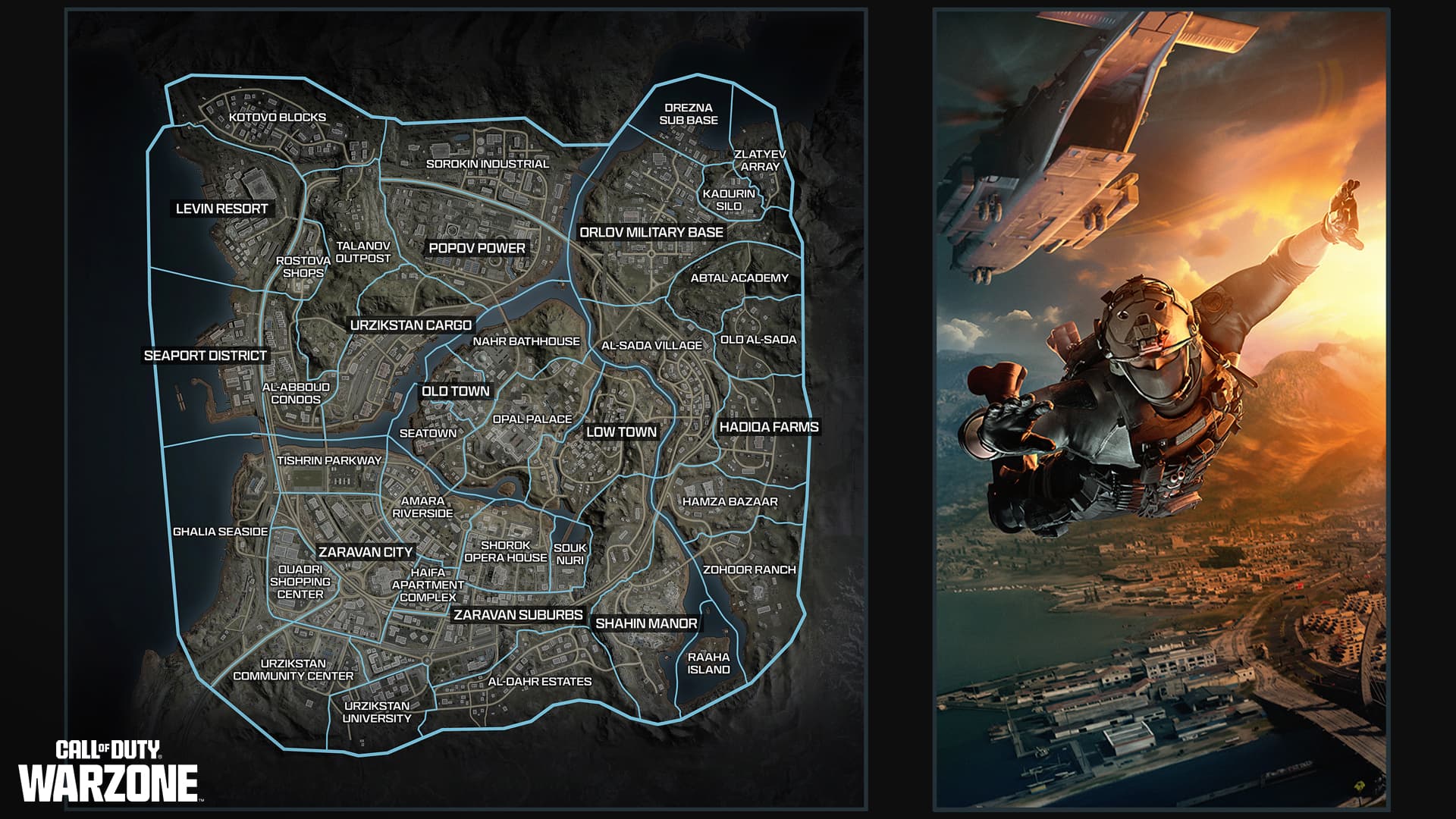Choose Low Town on the map

pos(621,432)
